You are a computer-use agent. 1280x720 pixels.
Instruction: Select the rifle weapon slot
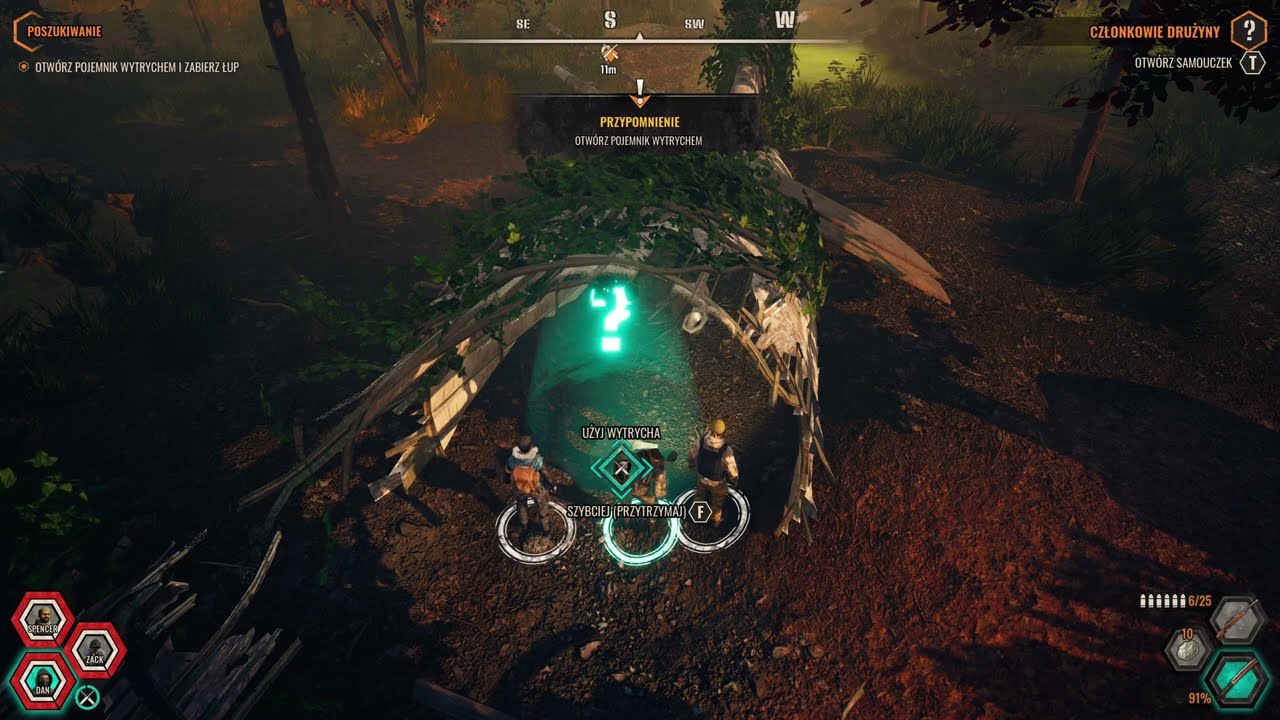[x=1237, y=620]
